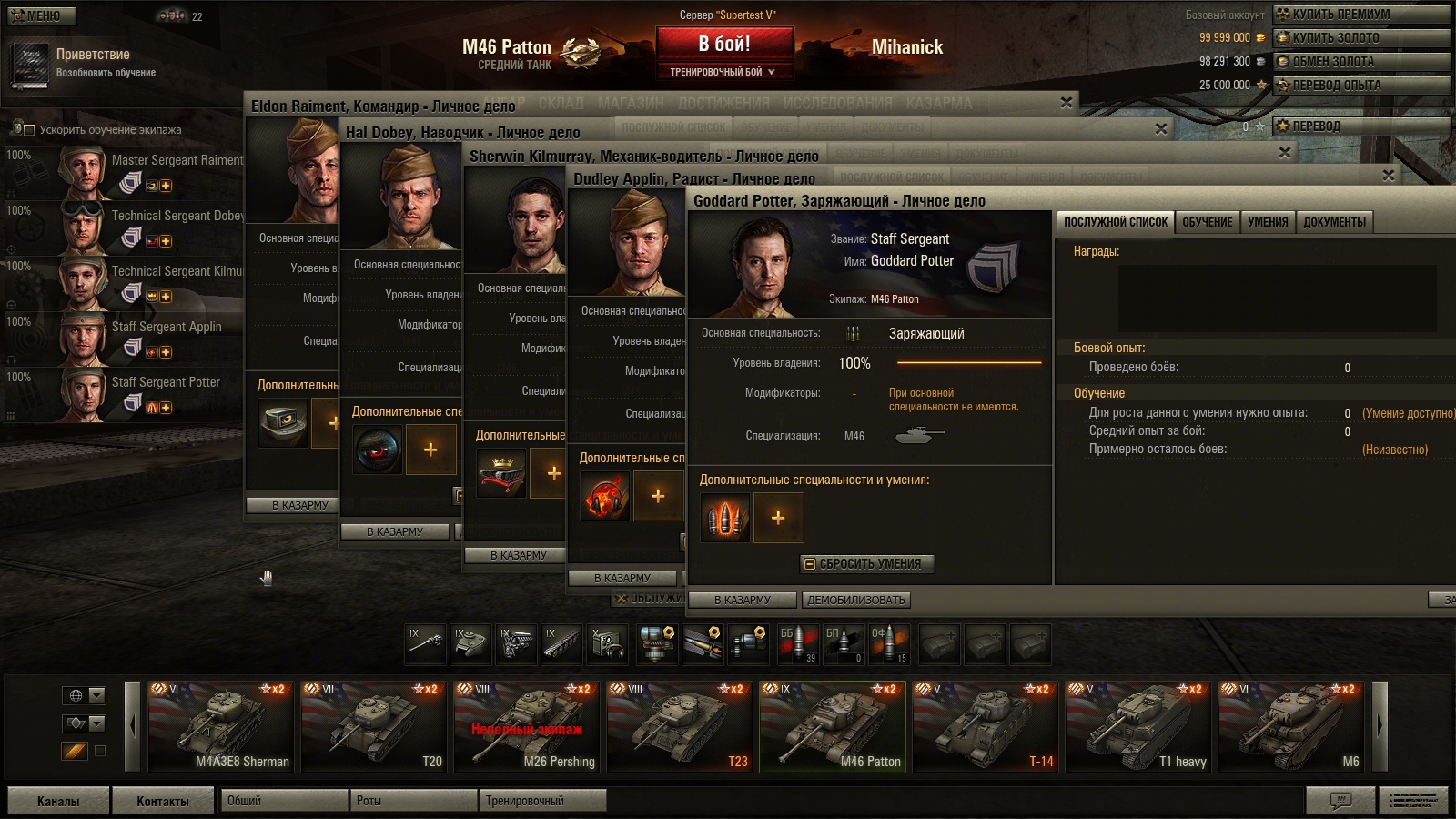Switch to the Роты chat channel
Screen dimensions: 1456x819
pos(413,801)
